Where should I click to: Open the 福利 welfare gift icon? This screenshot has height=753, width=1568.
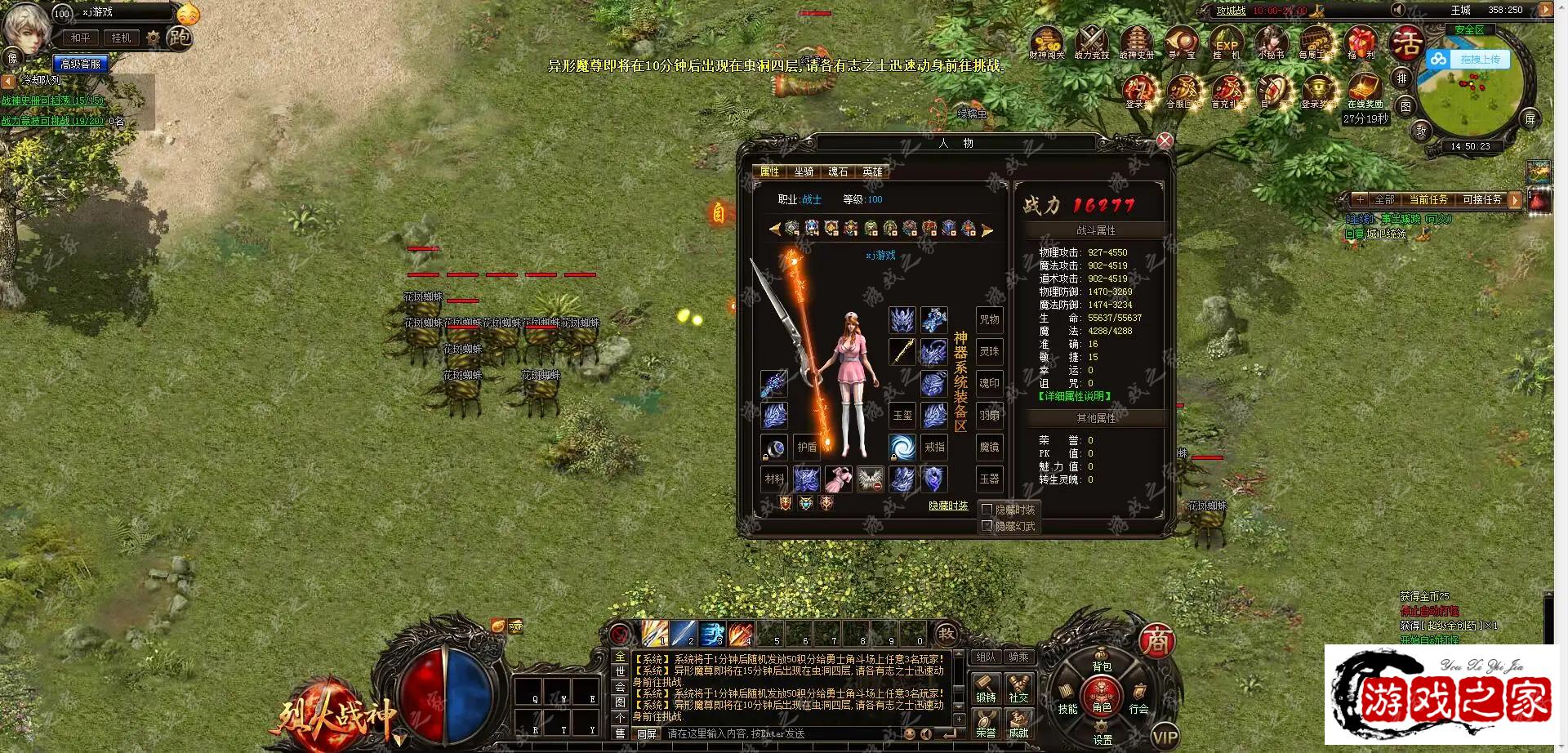pos(1361,42)
